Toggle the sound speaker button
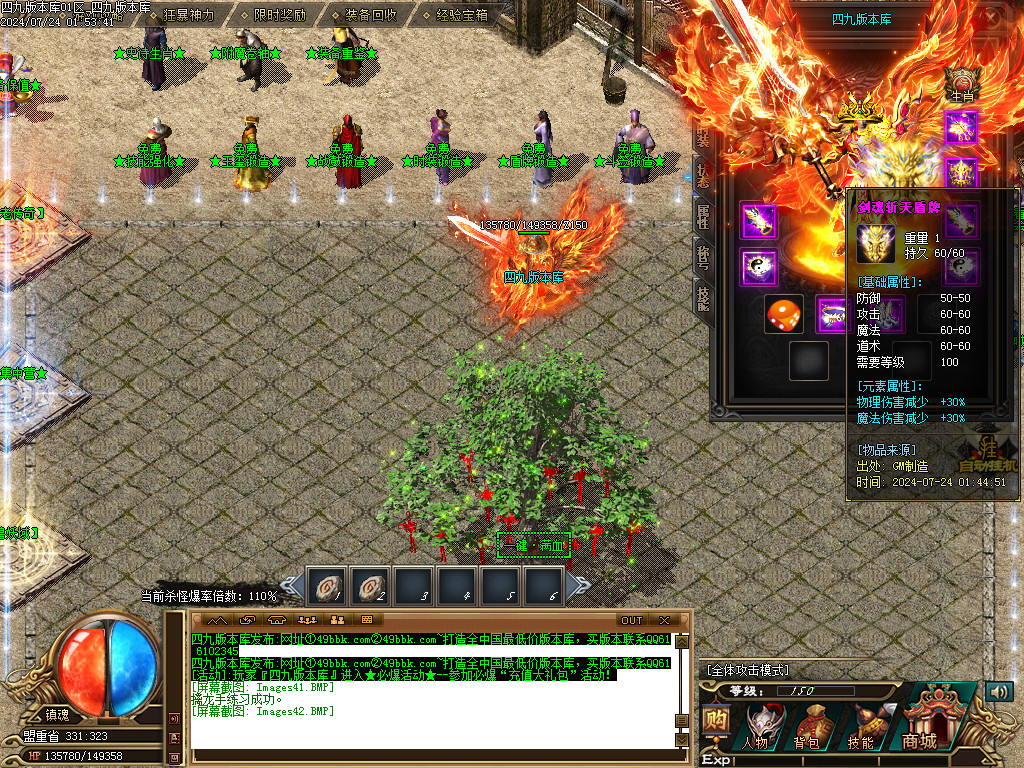Screen dimensions: 1024x768 pos(998,692)
